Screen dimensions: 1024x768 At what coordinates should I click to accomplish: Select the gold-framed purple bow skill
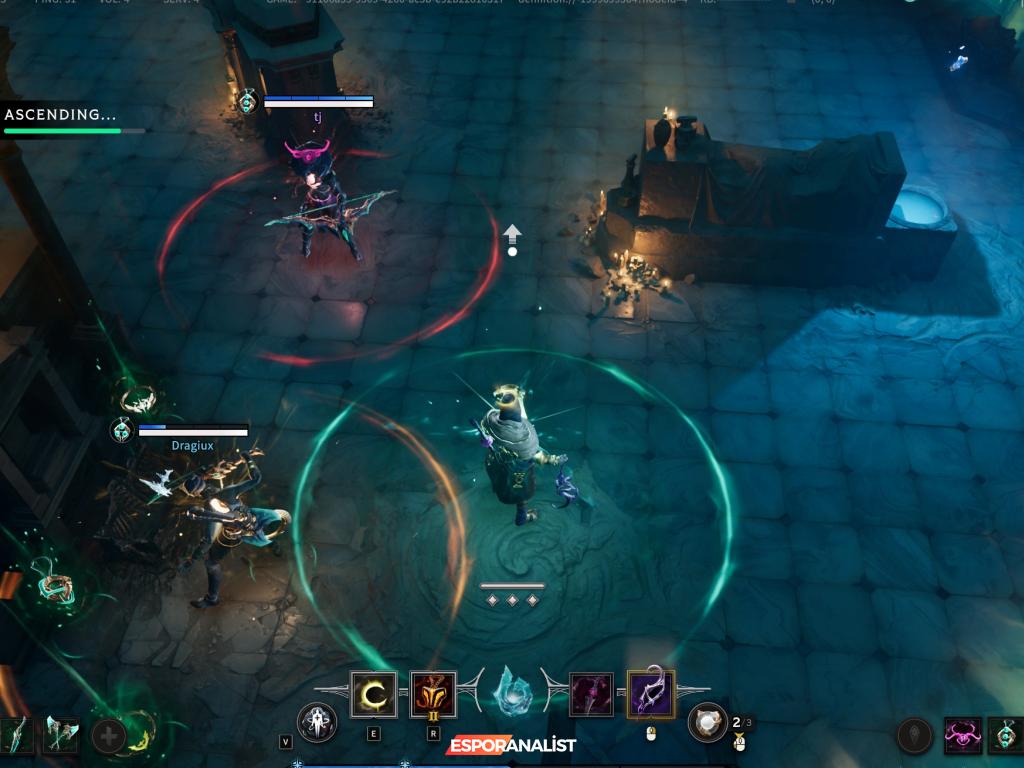point(651,695)
